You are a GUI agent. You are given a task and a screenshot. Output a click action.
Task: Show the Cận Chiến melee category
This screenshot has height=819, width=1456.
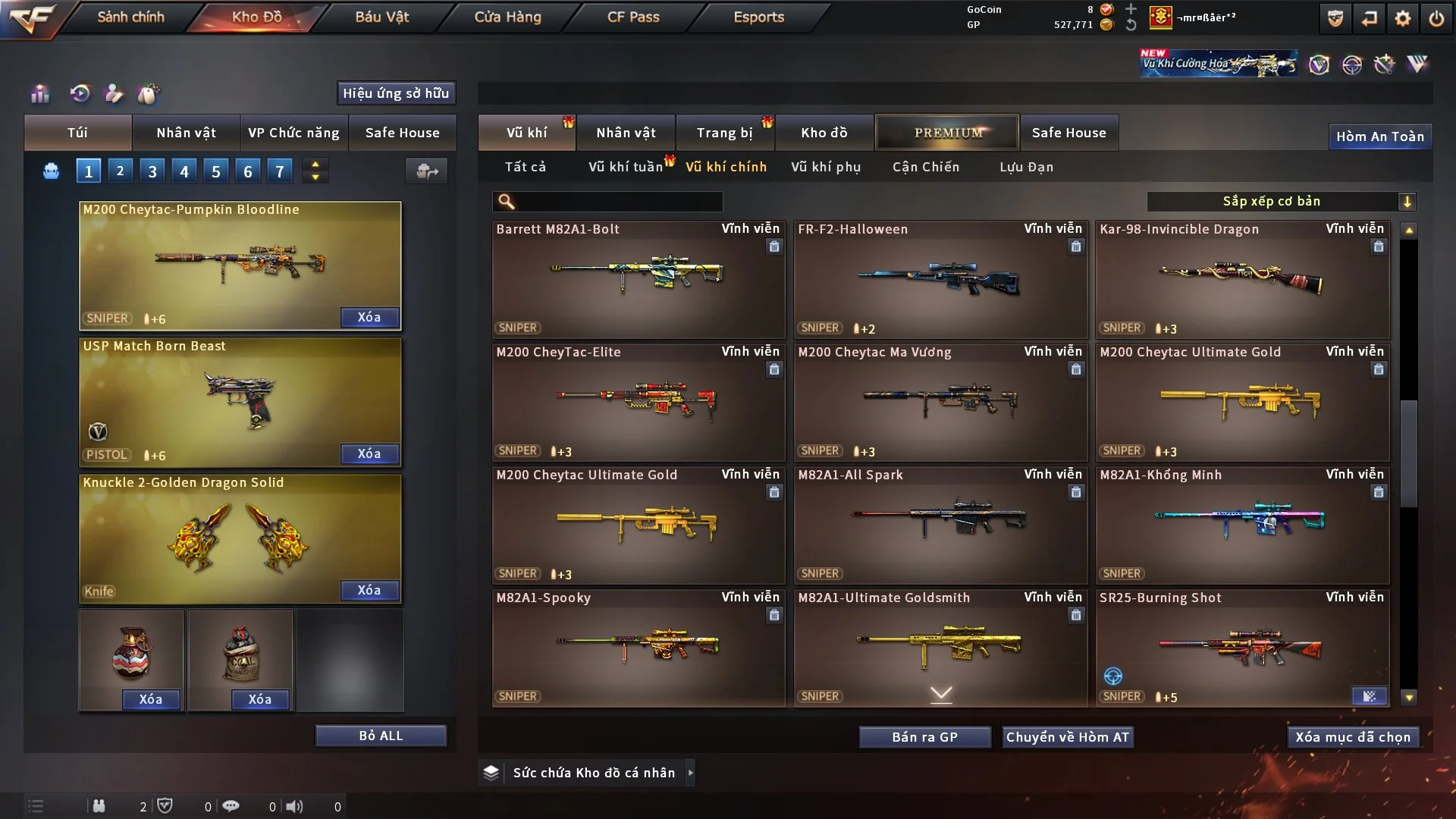tap(926, 167)
